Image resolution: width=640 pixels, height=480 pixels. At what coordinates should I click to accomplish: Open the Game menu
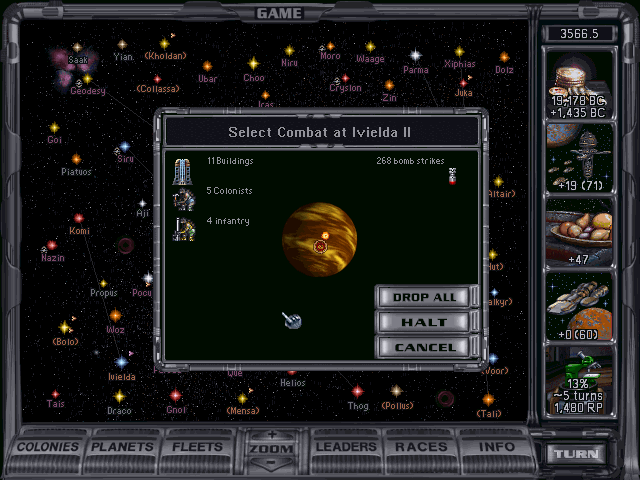279,13
